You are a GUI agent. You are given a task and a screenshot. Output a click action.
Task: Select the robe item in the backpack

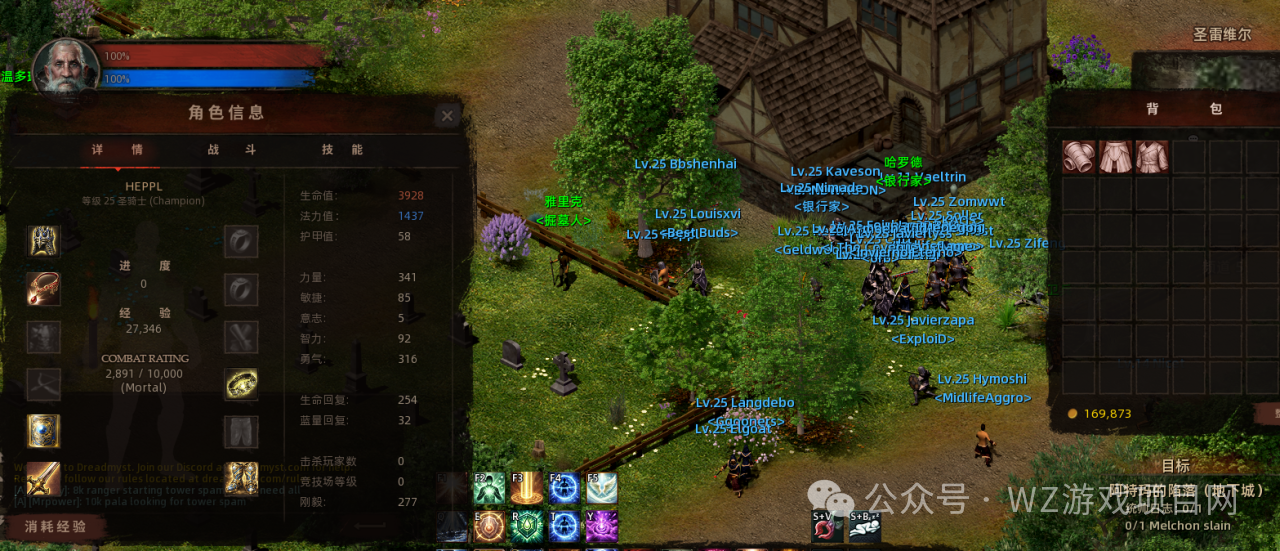(x=1151, y=157)
